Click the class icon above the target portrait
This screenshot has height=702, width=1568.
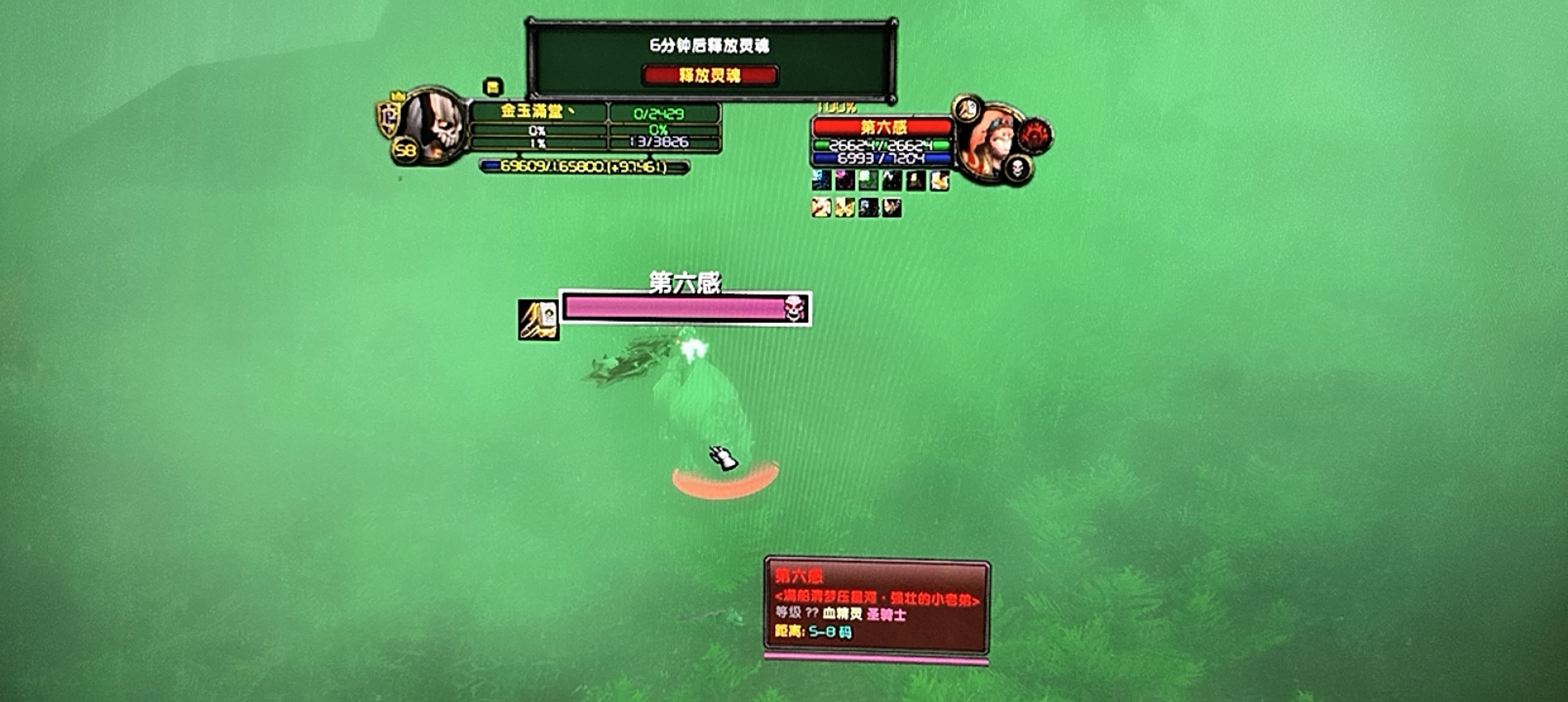[967, 110]
